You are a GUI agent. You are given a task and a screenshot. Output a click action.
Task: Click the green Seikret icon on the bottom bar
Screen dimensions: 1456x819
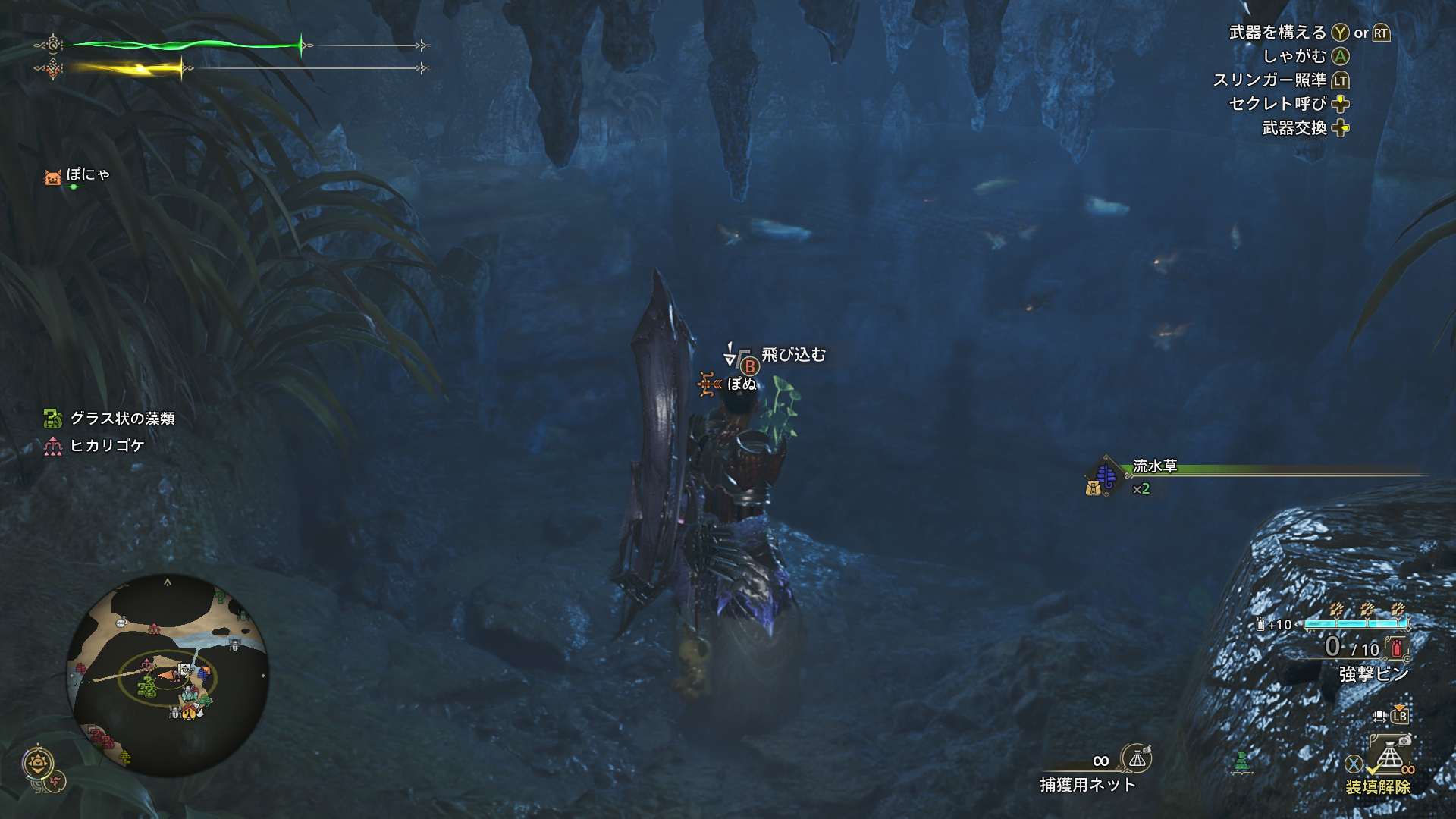[x=1241, y=761]
